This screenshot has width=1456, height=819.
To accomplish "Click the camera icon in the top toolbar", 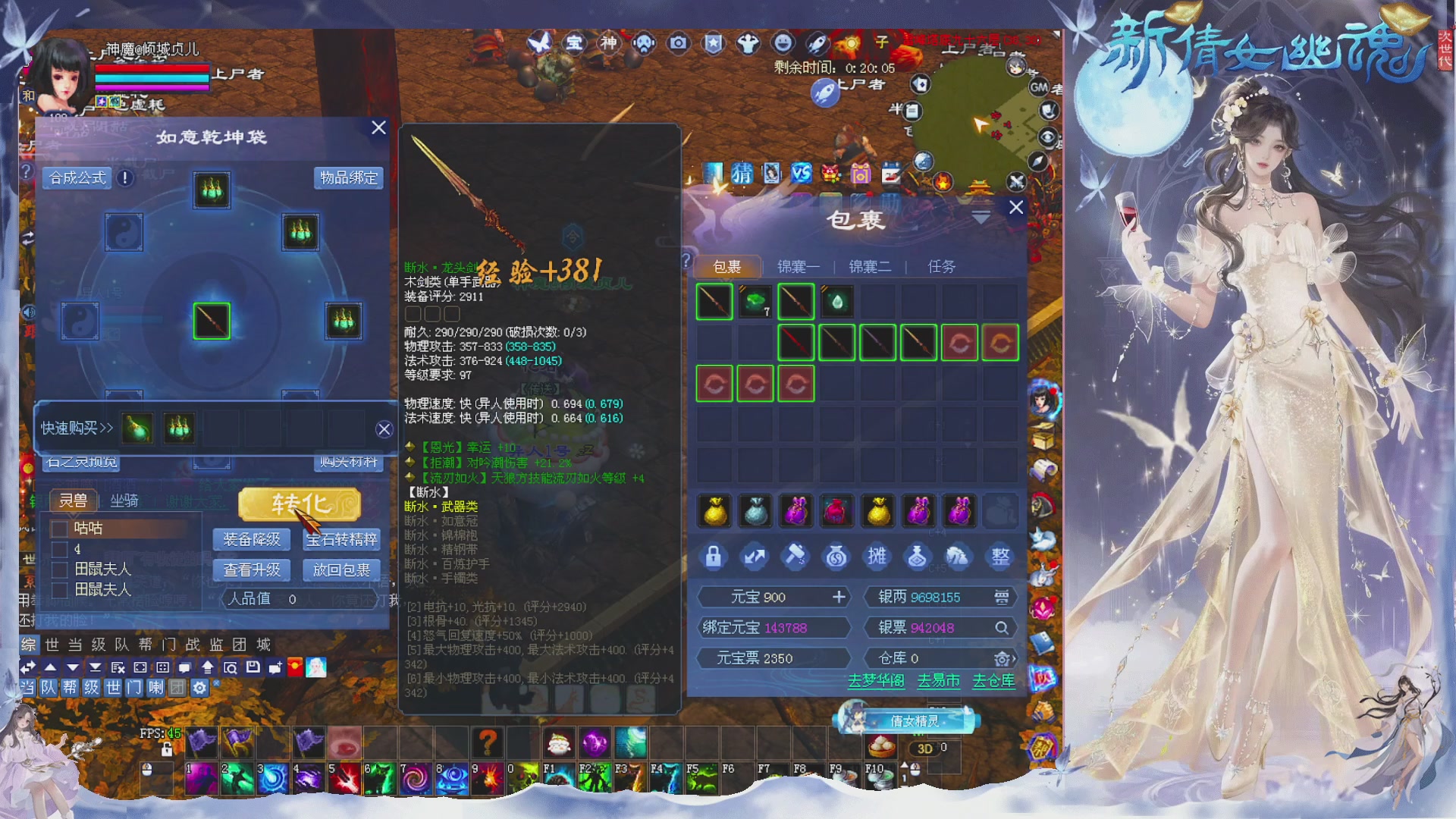I will click(677, 44).
